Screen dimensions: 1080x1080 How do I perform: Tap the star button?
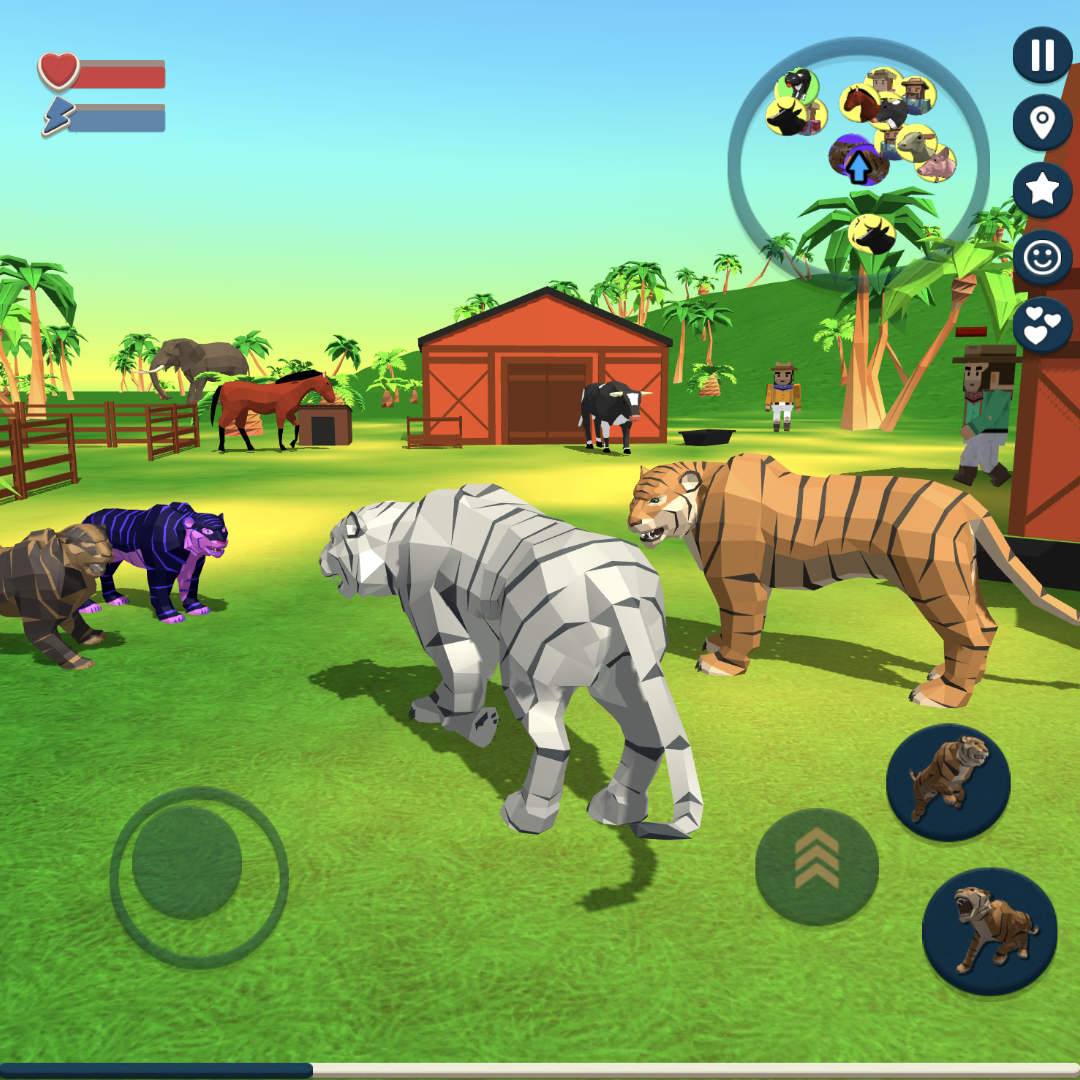click(1042, 190)
